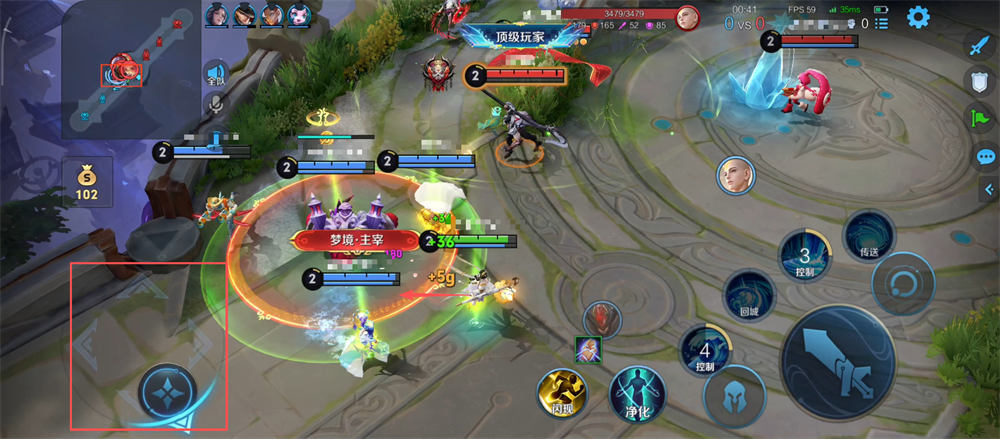
Task: Cast the level 4 控制 skill
Action: tap(705, 352)
